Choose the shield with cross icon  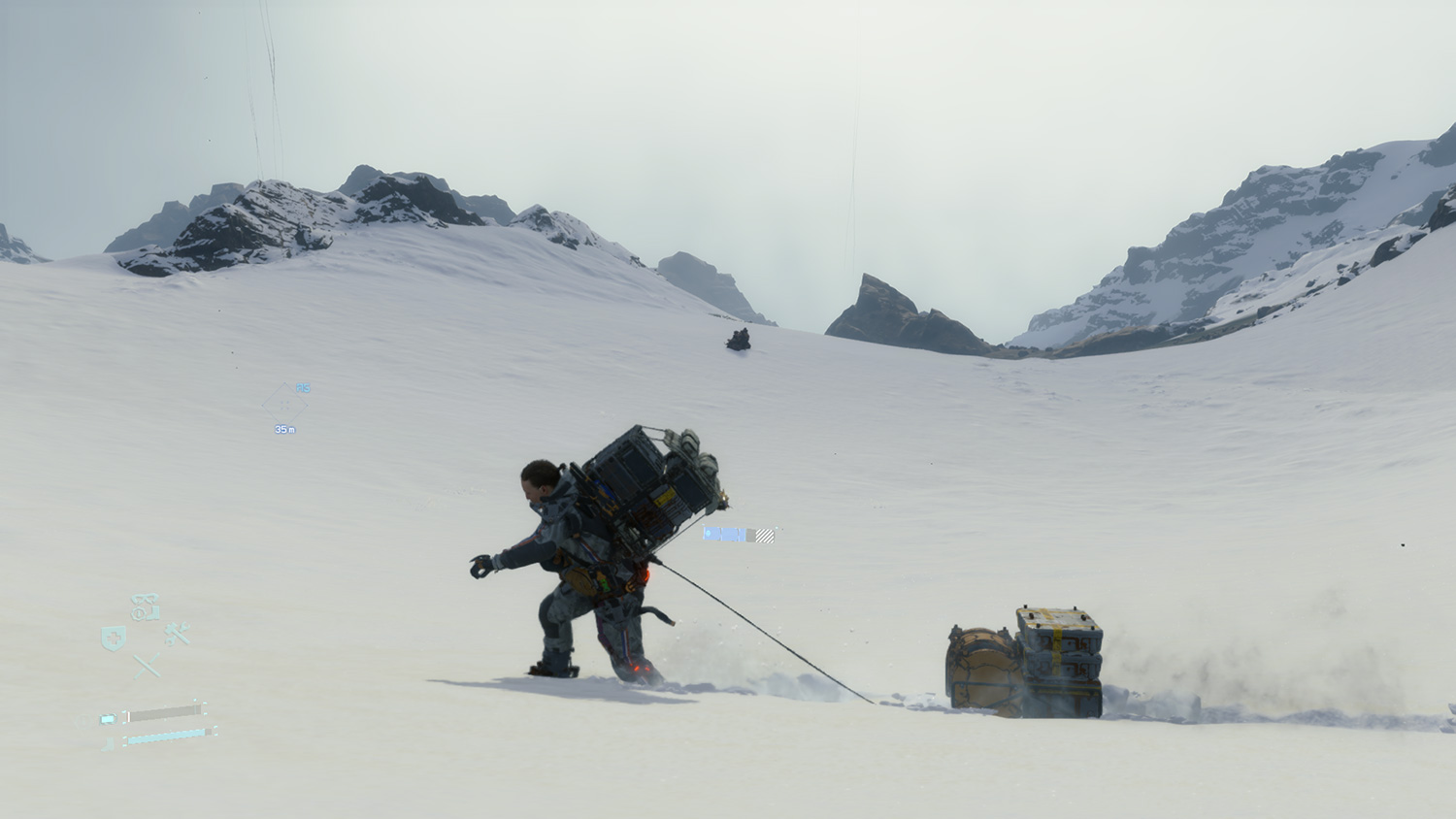(x=114, y=638)
